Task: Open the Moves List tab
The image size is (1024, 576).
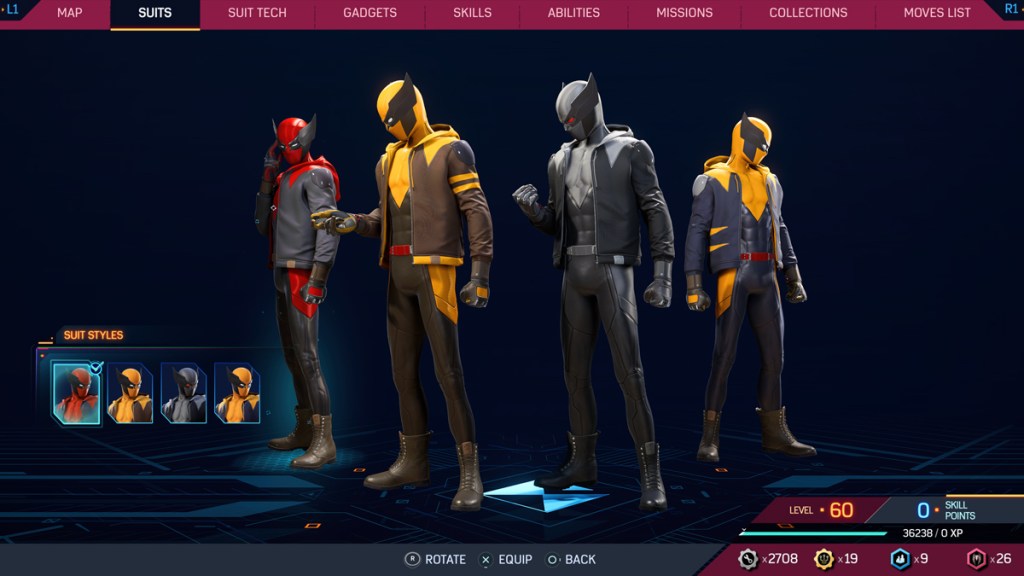Action: pyautogui.click(x=936, y=13)
